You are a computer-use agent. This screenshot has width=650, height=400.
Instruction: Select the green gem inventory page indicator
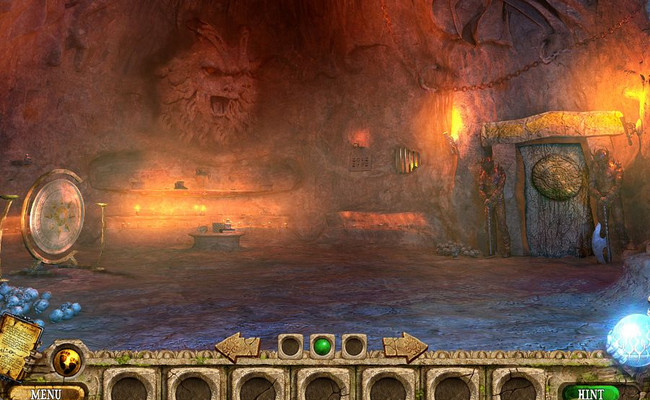pos(322,346)
